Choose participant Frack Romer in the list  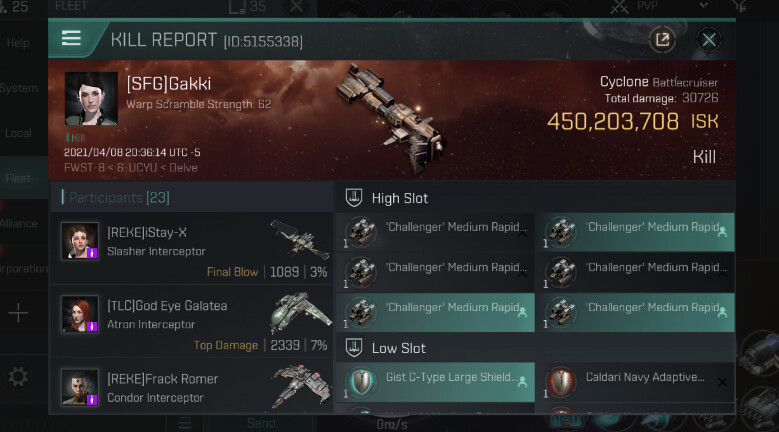(190, 388)
